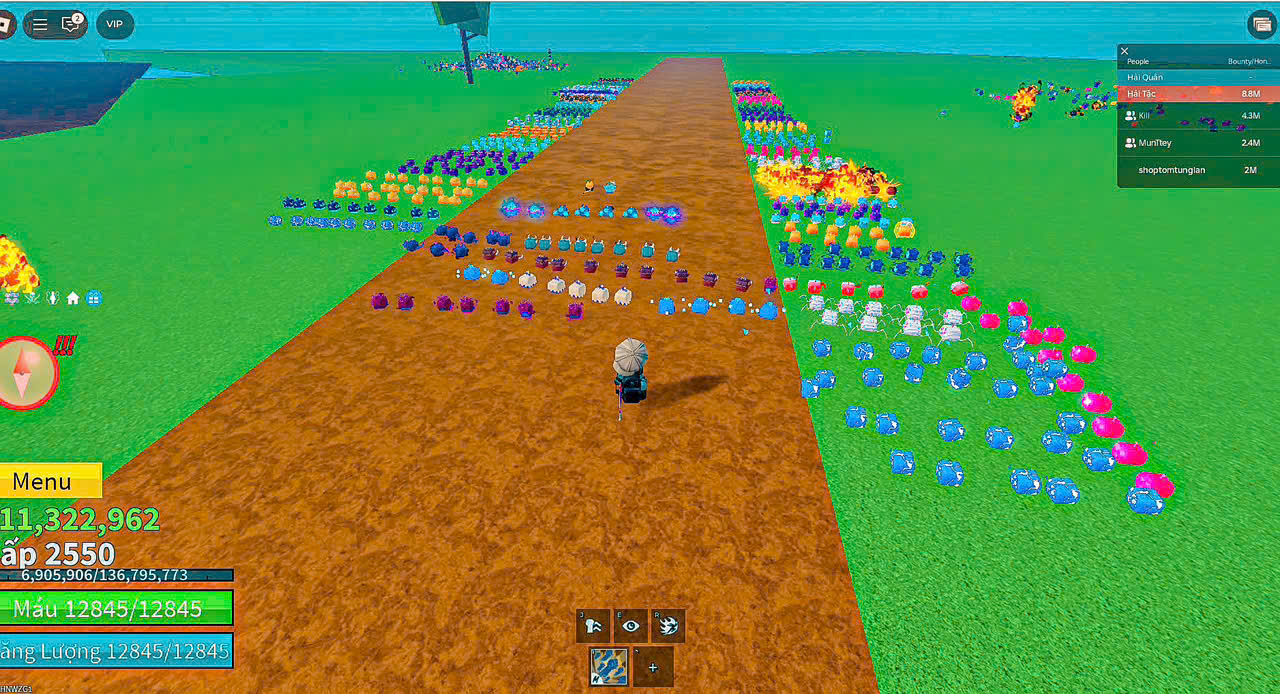Open the three-line hamburger menu

(40, 24)
